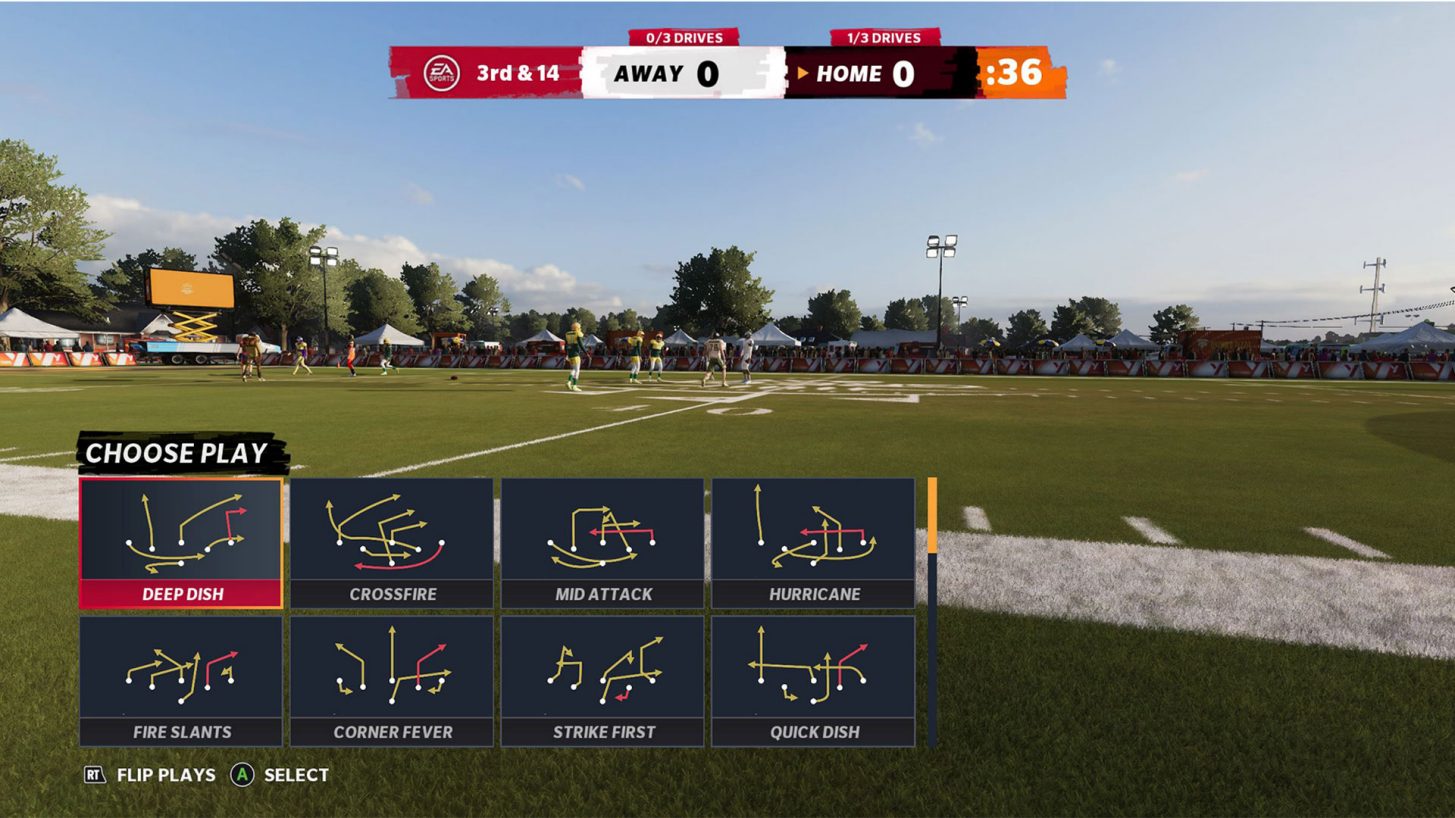Screen dimensions: 1455x818
Task: Choose the Crossfire play card
Action: click(392, 543)
